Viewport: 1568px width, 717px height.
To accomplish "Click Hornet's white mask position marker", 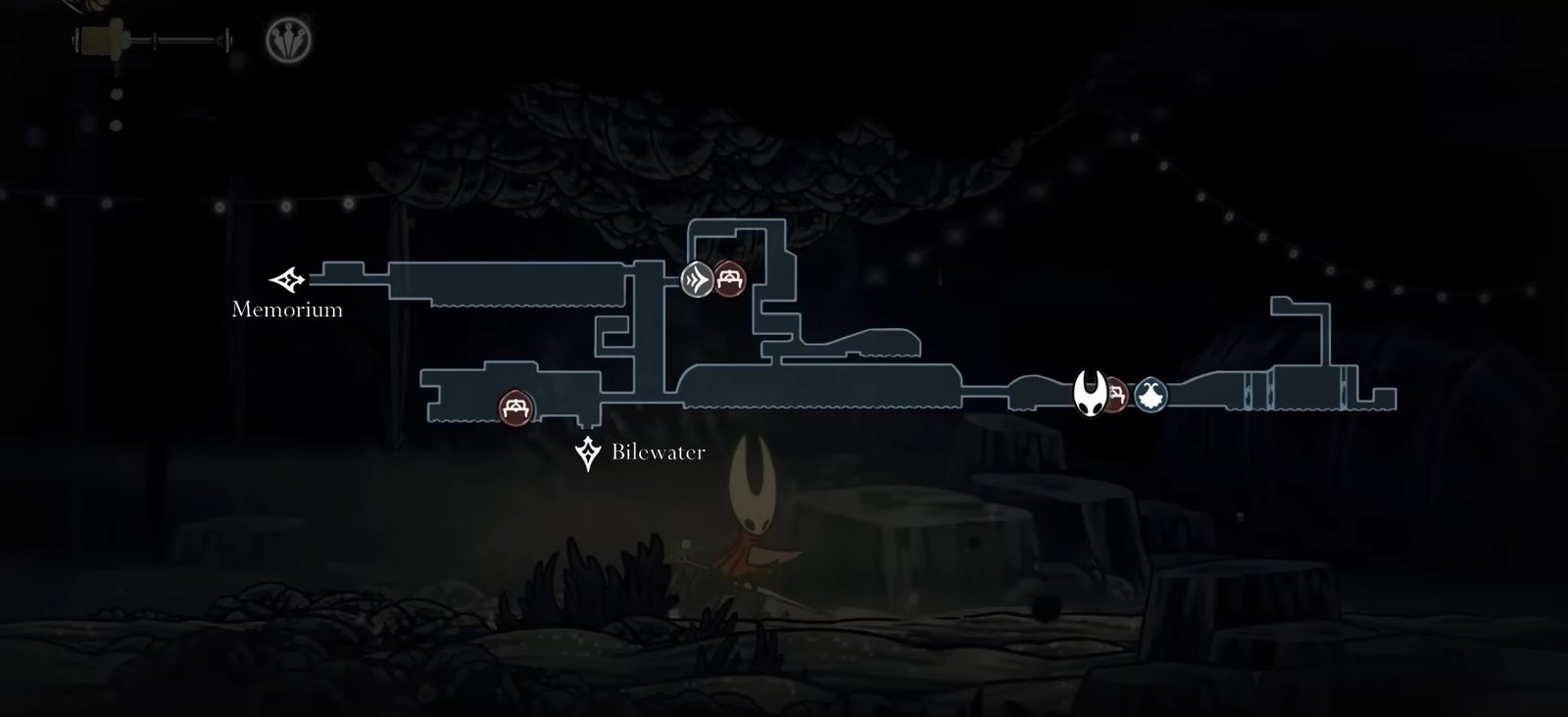I will [x=1090, y=394].
